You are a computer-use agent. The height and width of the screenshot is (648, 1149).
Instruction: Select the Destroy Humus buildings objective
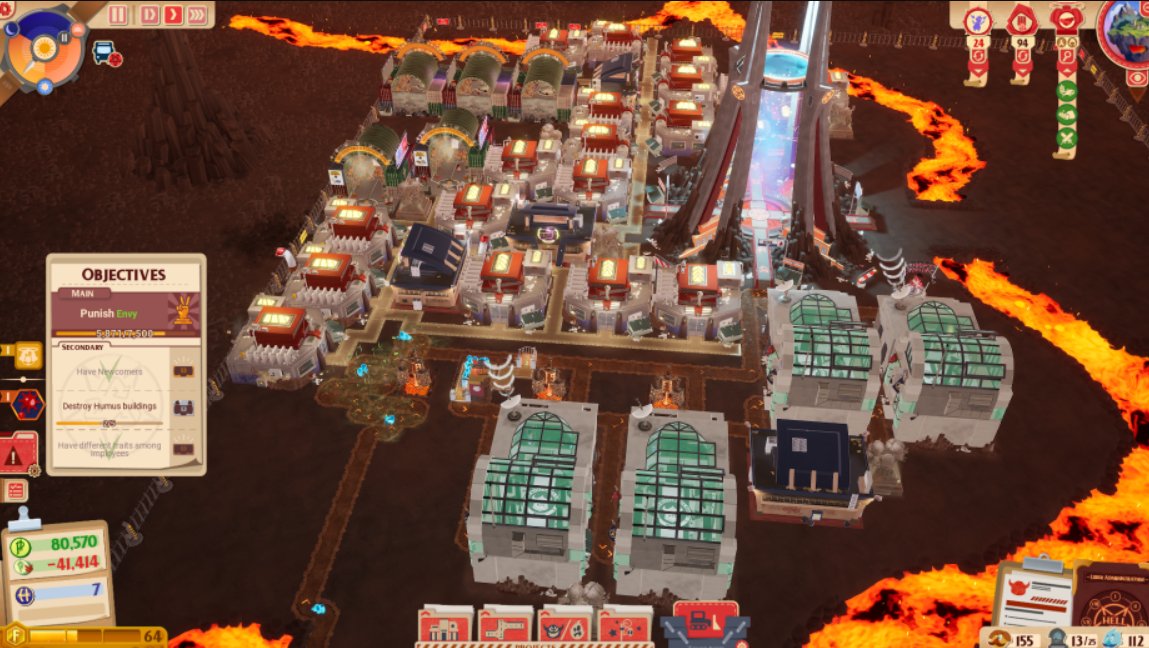[112, 406]
